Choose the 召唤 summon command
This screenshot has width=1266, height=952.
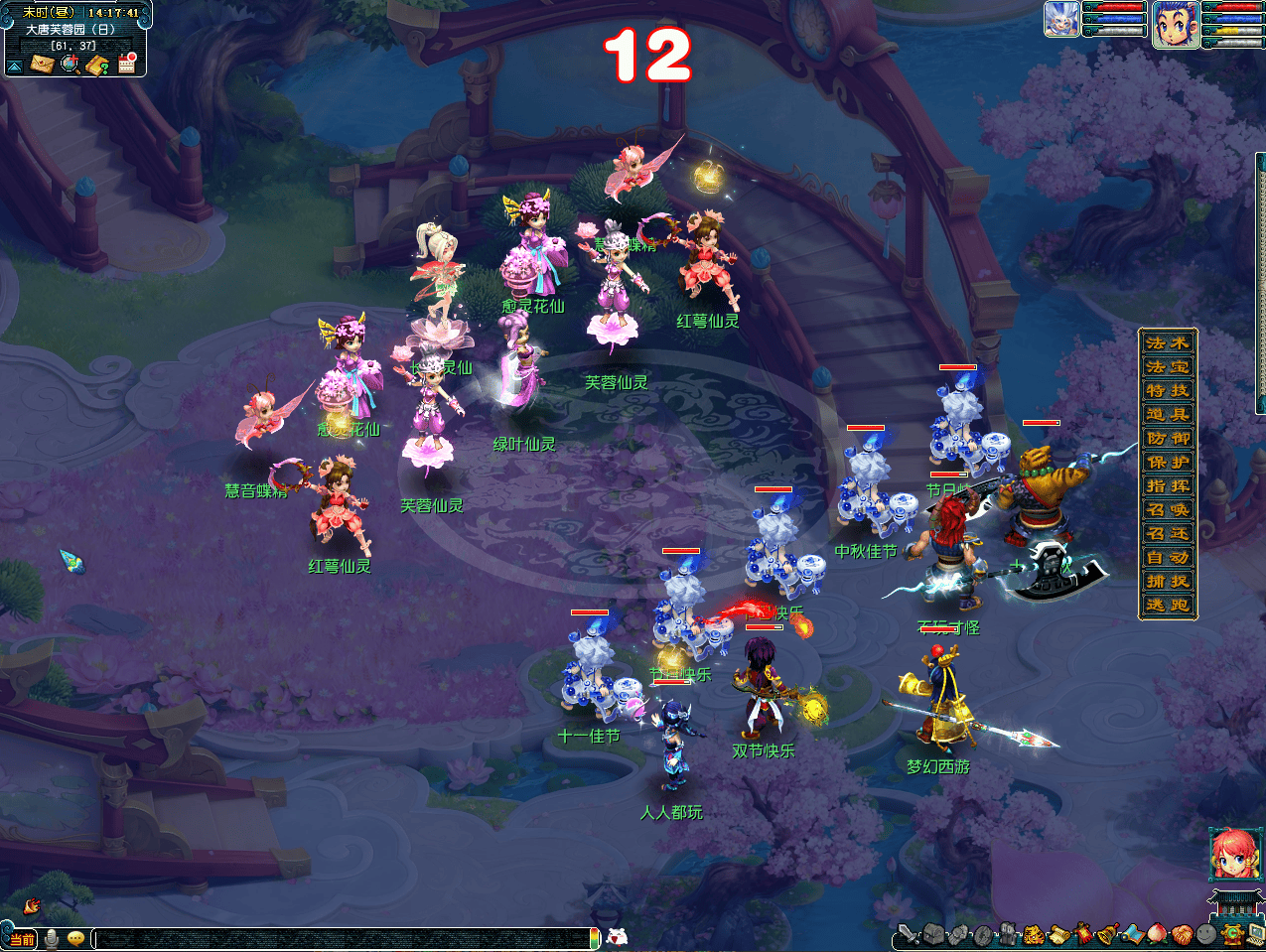click(1168, 509)
